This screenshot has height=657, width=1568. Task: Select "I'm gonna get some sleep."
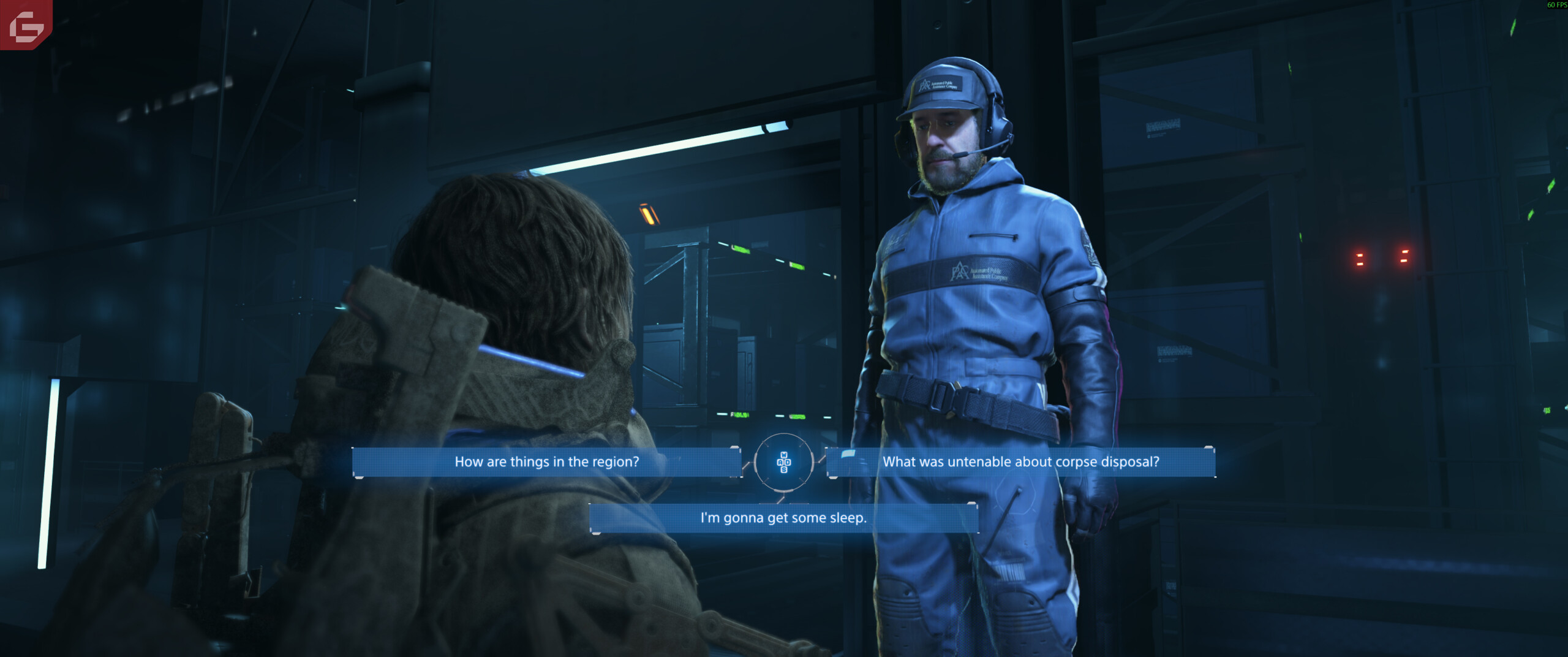(x=783, y=518)
